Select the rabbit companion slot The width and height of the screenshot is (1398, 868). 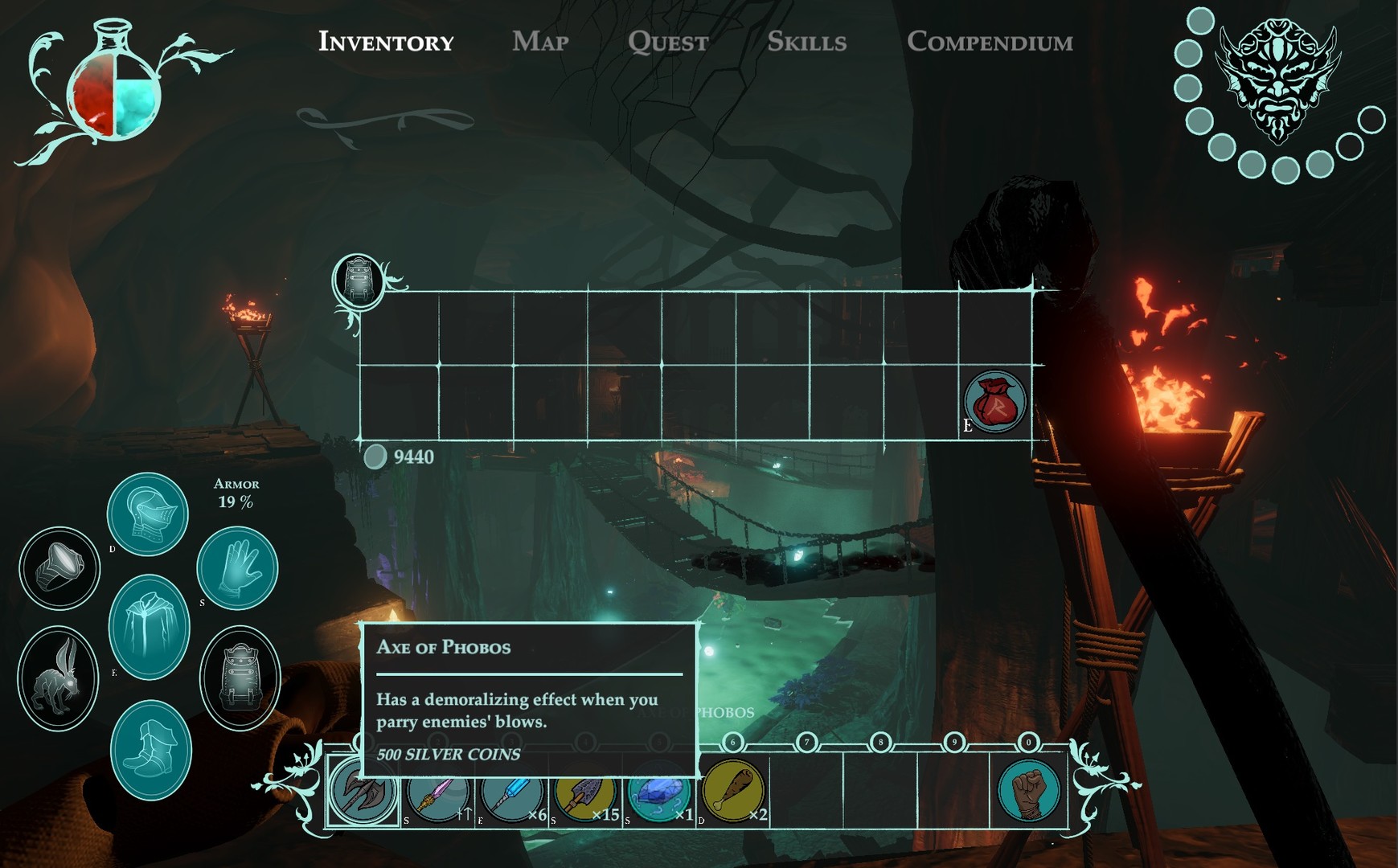click(x=59, y=675)
